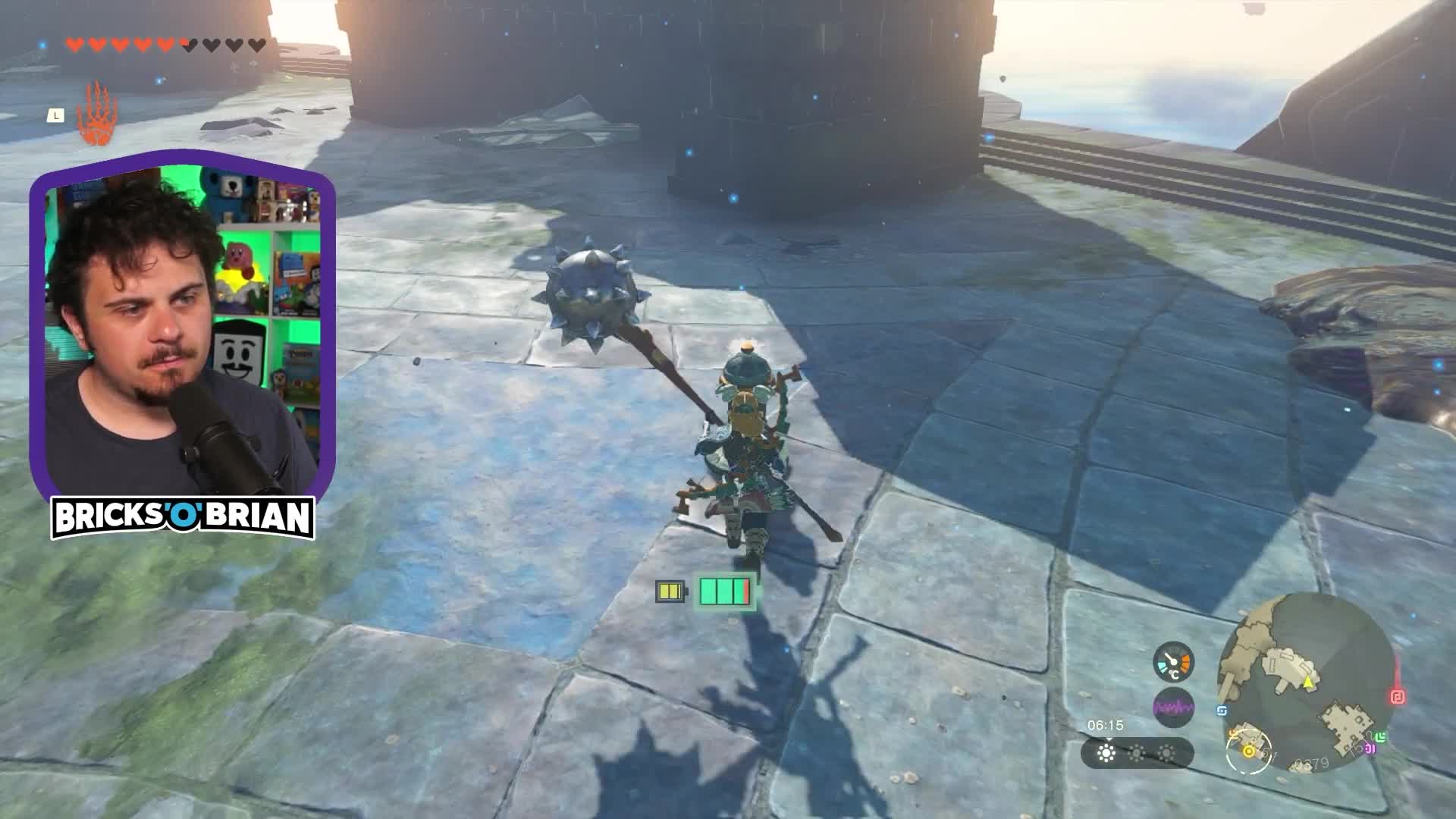Viewport: 1456px width, 819px height.
Task: Click the yellow player arrow on minimap
Action: click(x=1308, y=682)
